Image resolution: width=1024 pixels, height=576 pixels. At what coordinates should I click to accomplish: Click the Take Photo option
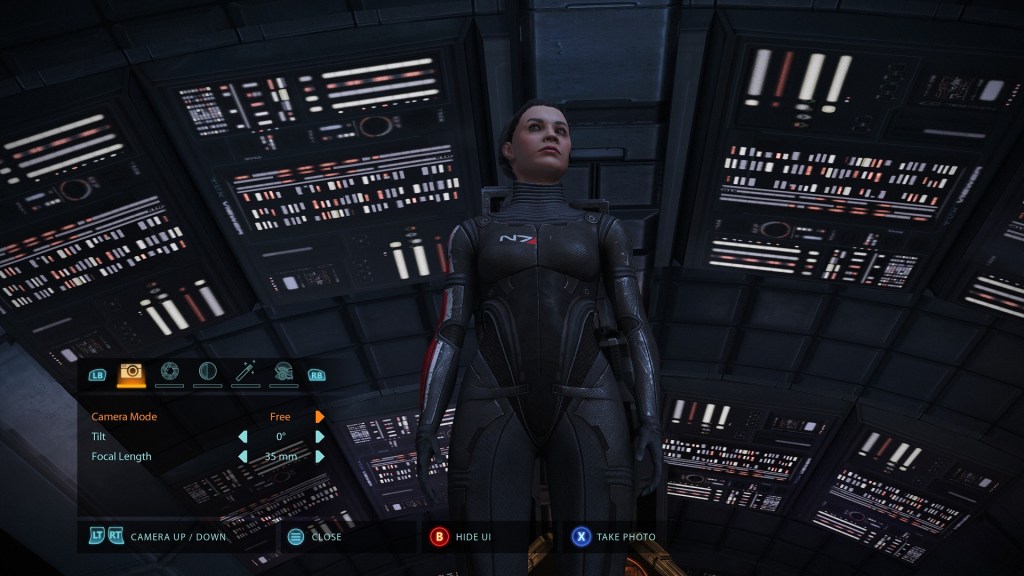(x=626, y=537)
